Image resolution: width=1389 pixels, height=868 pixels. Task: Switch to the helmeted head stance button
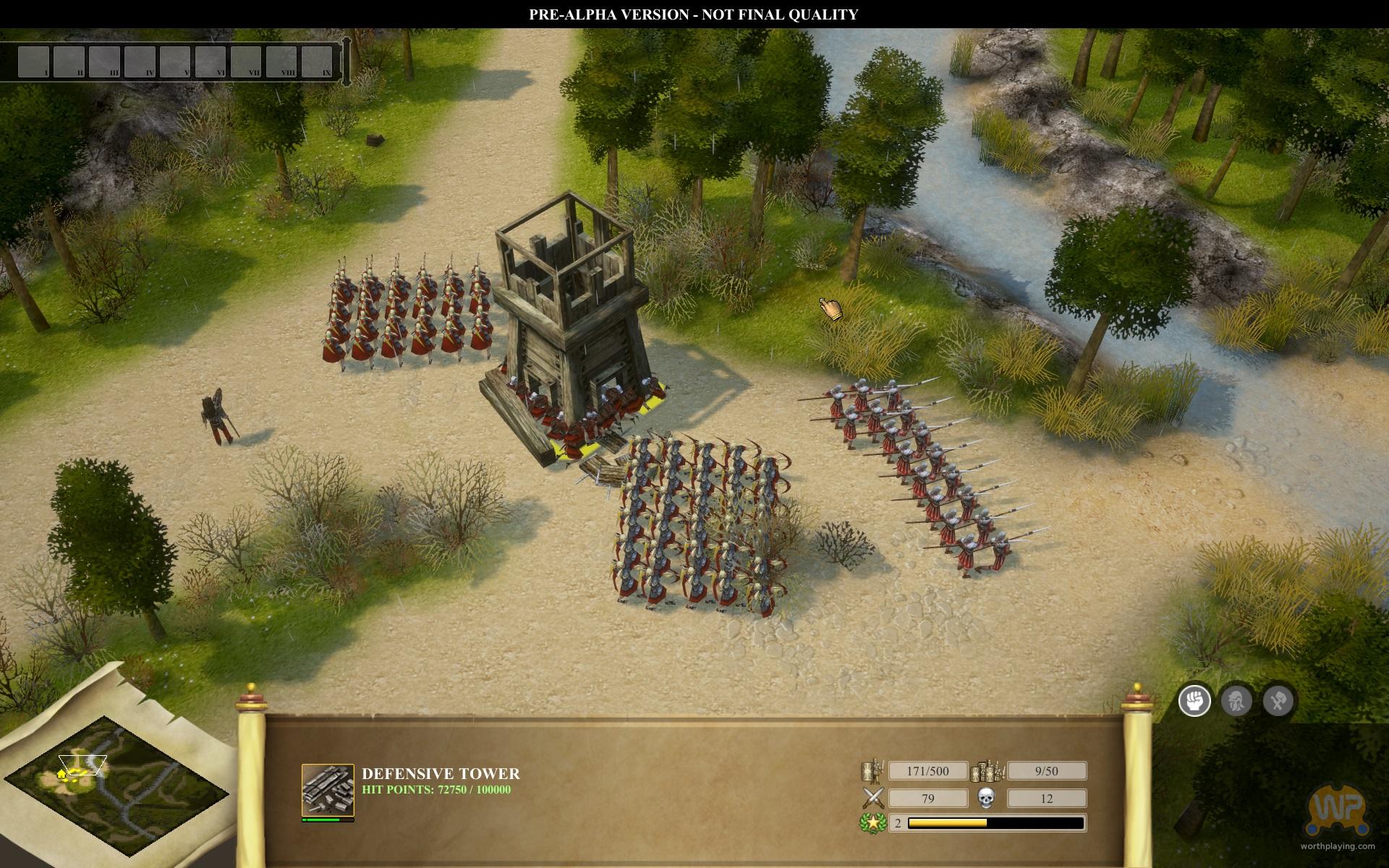1236,700
